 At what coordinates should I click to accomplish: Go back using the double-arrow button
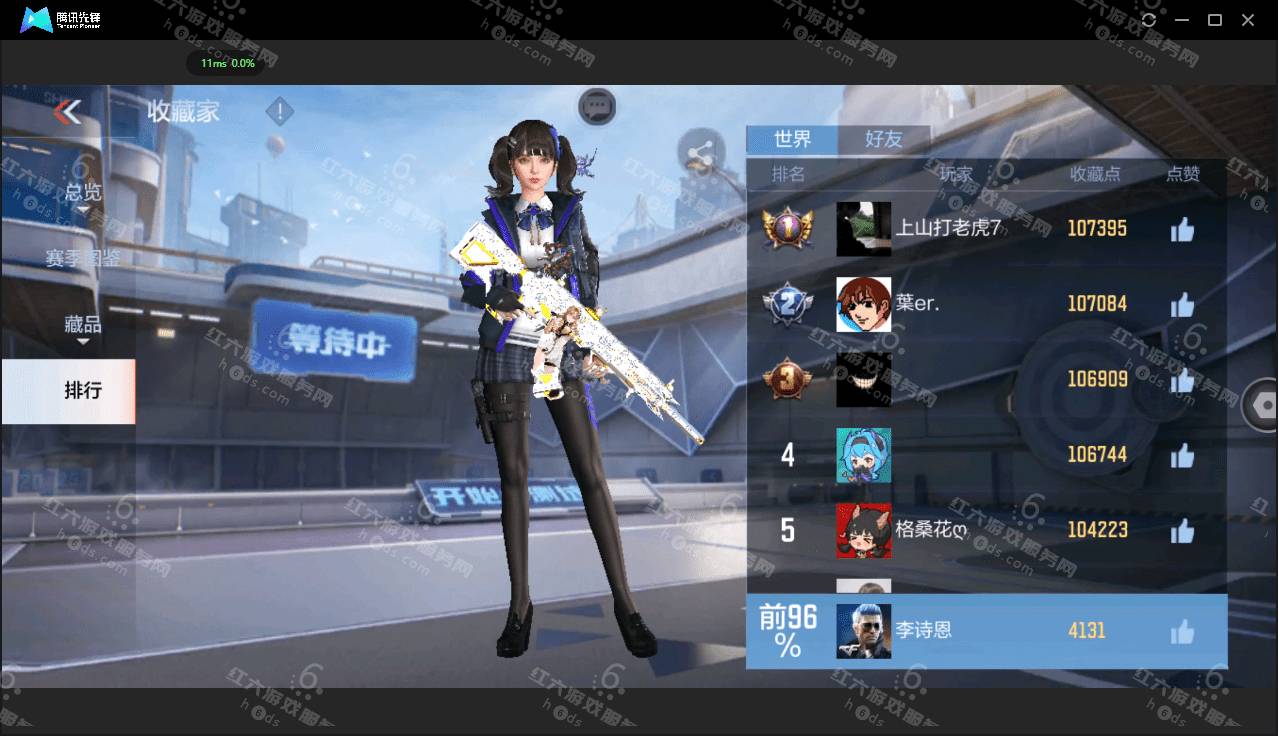tap(67, 111)
